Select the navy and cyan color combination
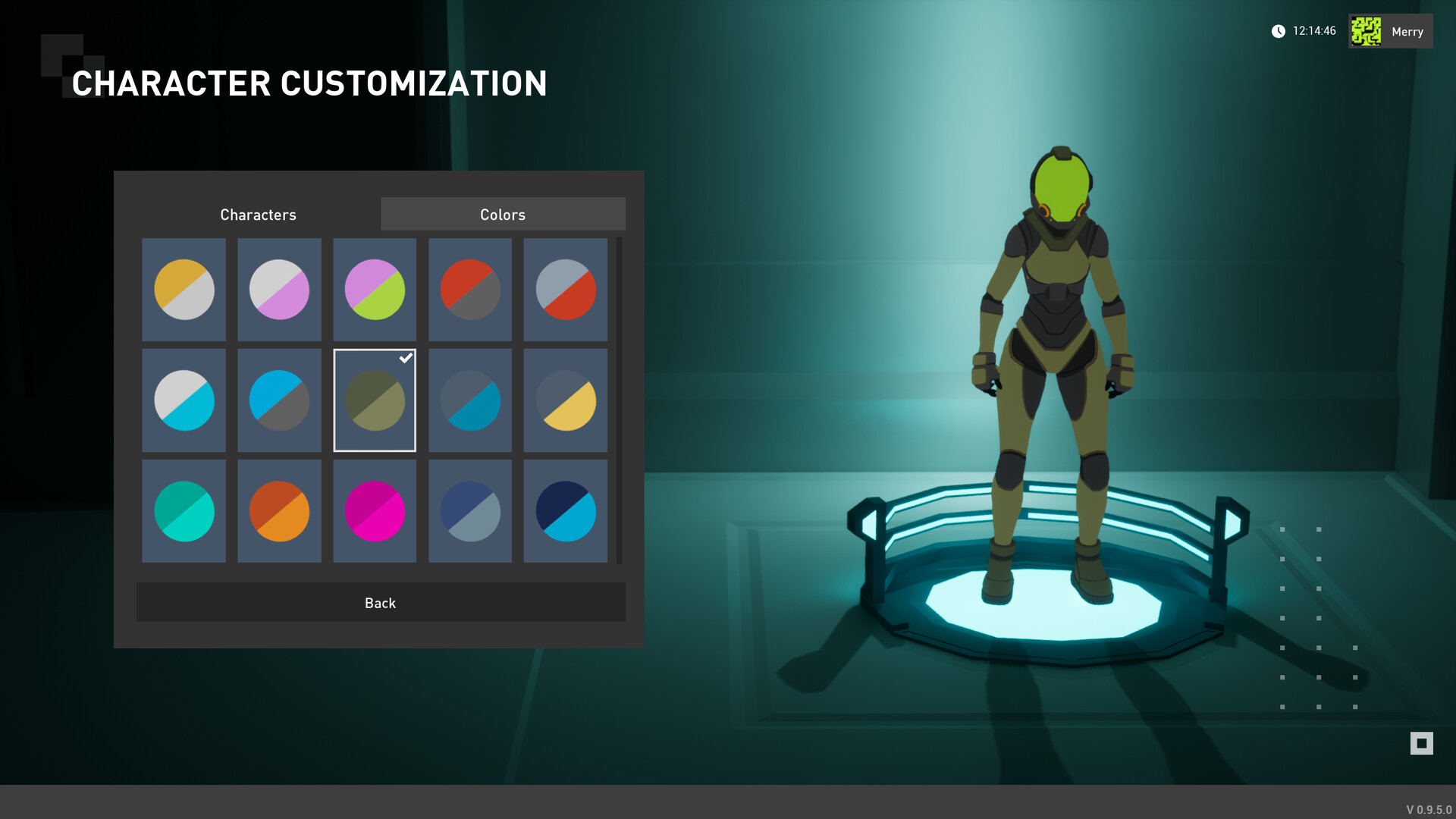1456x819 pixels. (566, 511)
